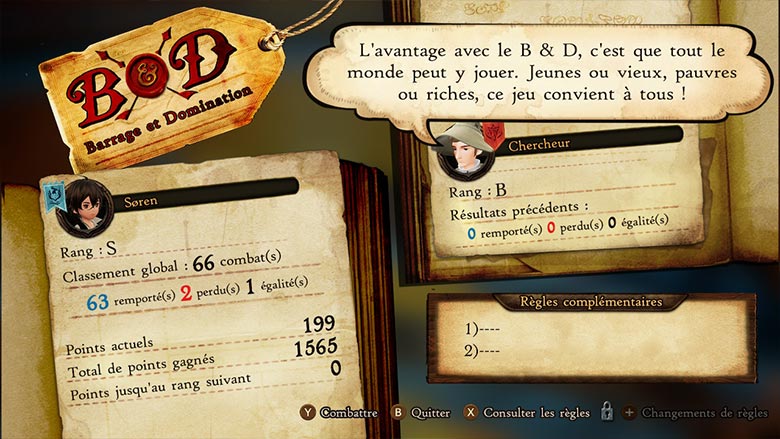Start the match with Combattre
This screenshot has width=780, height=439.
pos(343,412)
